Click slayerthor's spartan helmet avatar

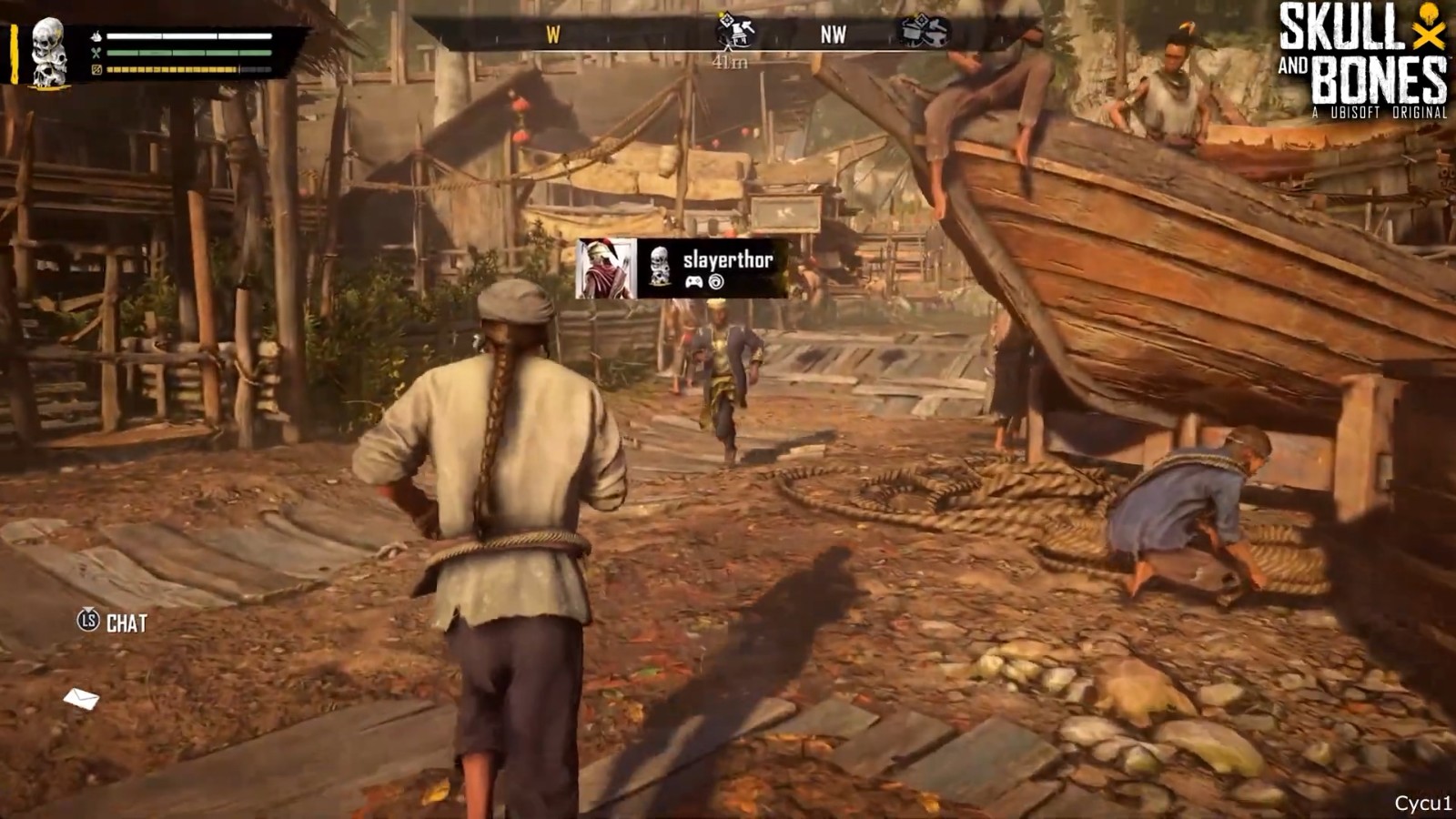pos(606,268)
